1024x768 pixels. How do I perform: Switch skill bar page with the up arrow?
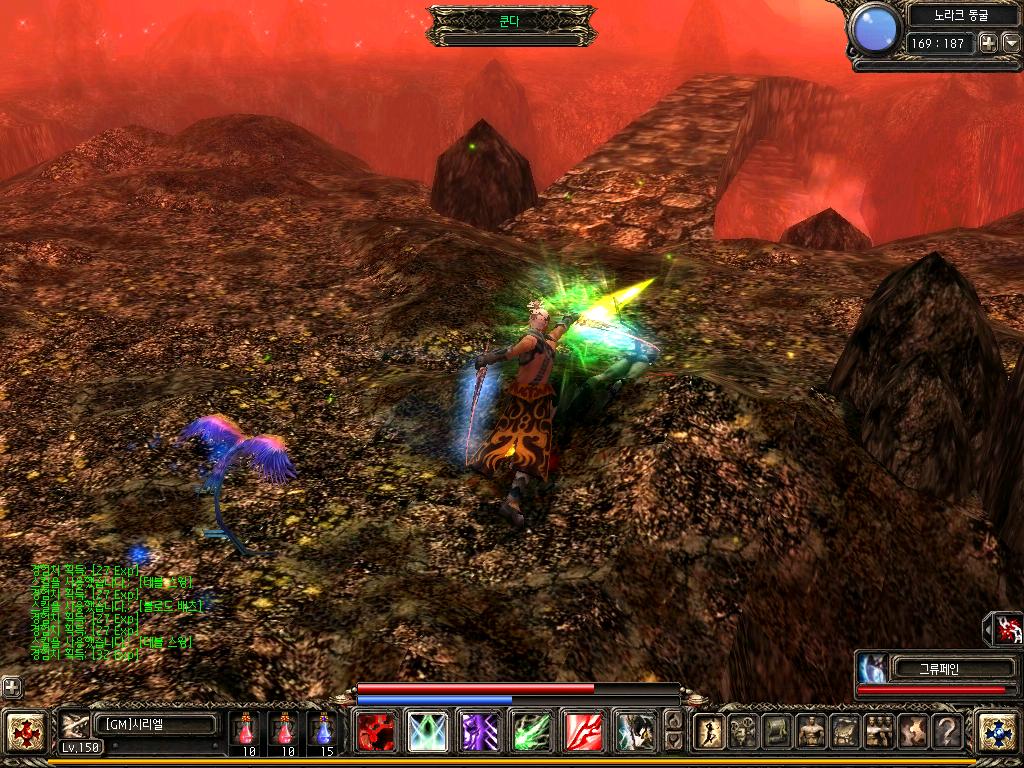pyautogui.click(x=674, y=720)
